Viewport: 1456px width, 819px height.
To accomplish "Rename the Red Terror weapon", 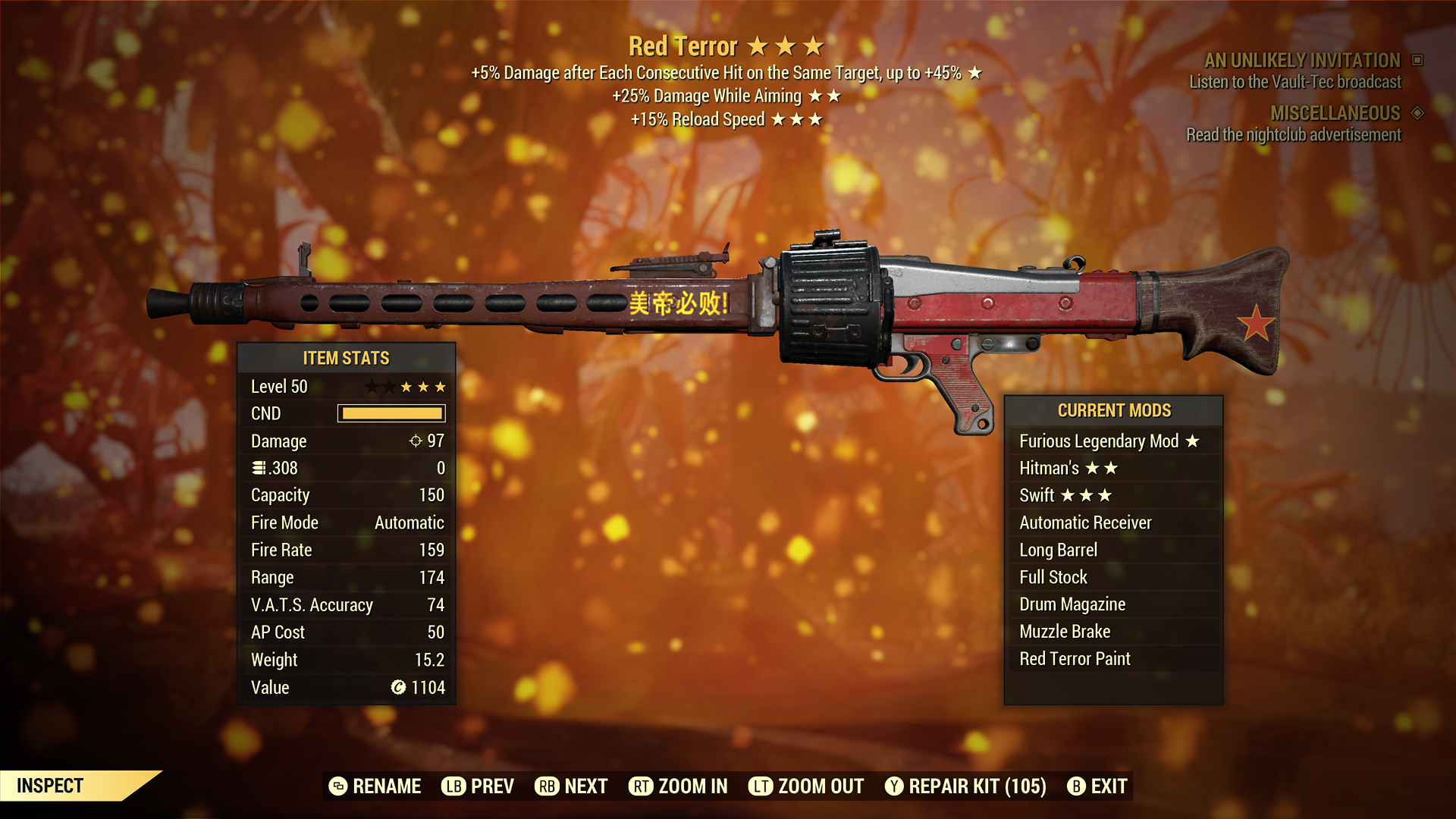I will [375, 786].
